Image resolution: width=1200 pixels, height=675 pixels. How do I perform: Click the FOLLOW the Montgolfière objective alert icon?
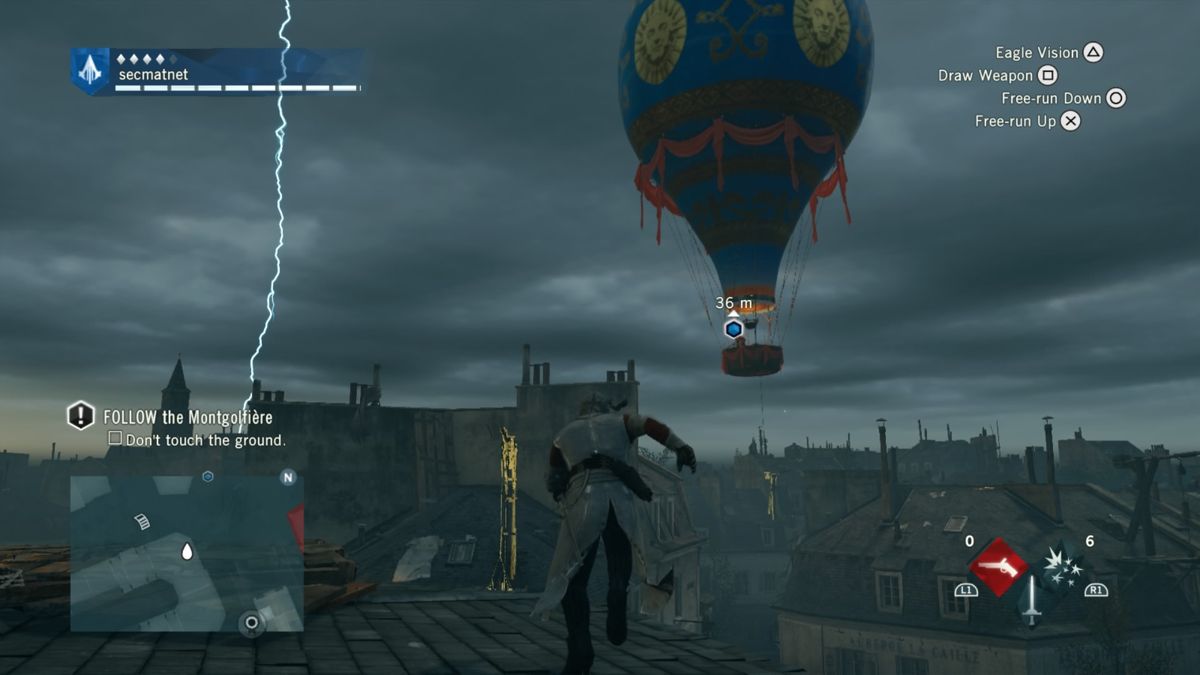tap(81, 416)
